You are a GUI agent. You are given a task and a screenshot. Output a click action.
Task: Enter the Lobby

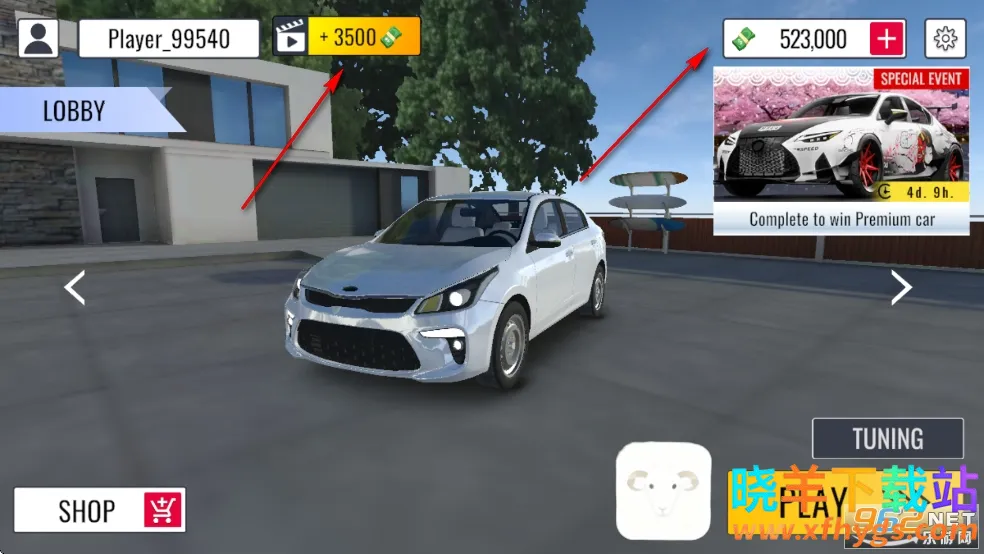pyautogui.click(x=80, y=110)
